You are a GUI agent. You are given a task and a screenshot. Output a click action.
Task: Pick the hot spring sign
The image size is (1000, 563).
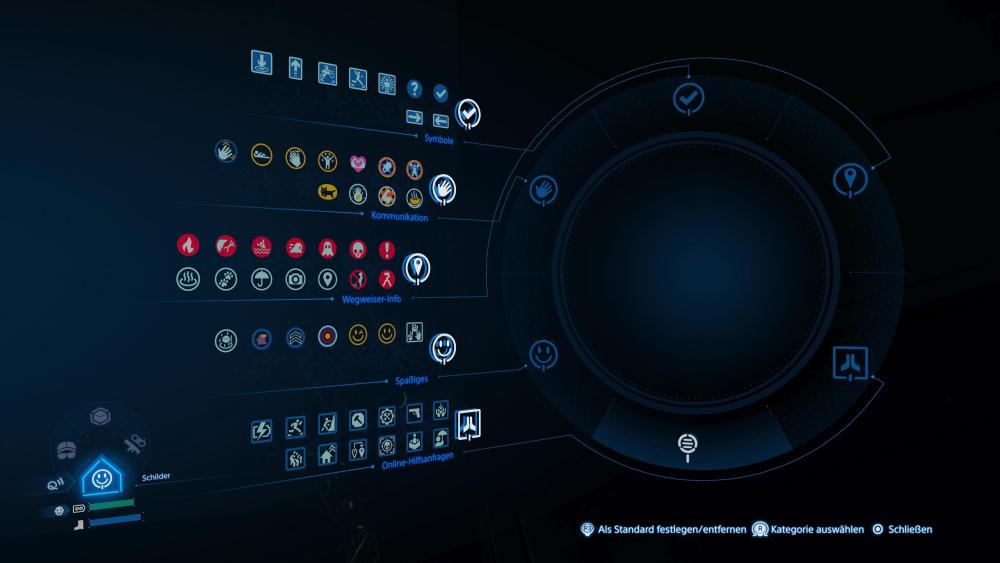187,279
